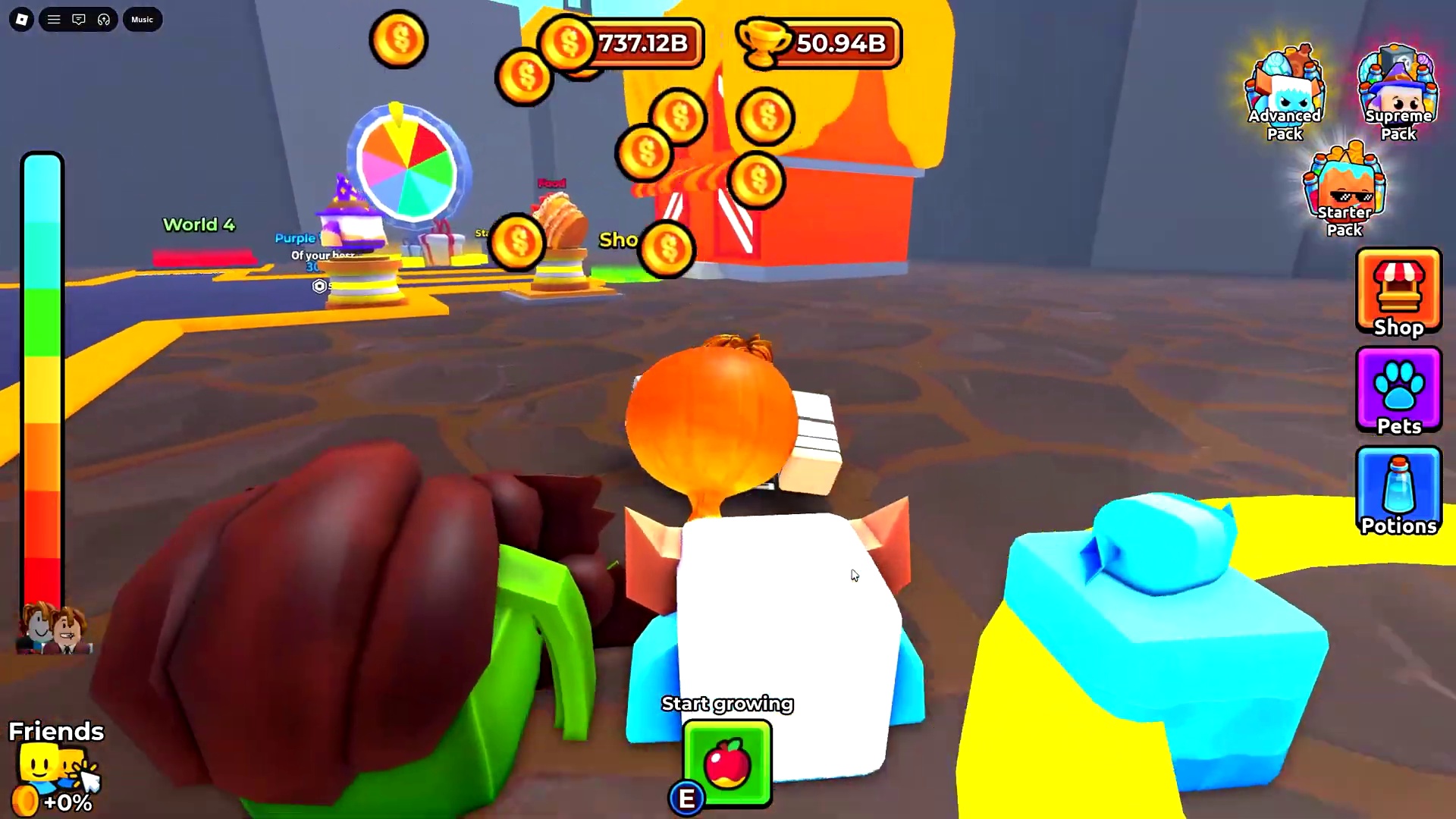View the Starter Pack offer
Image resolution: width=1456 pixels, height=819 pixels.
coord(1344,186)
